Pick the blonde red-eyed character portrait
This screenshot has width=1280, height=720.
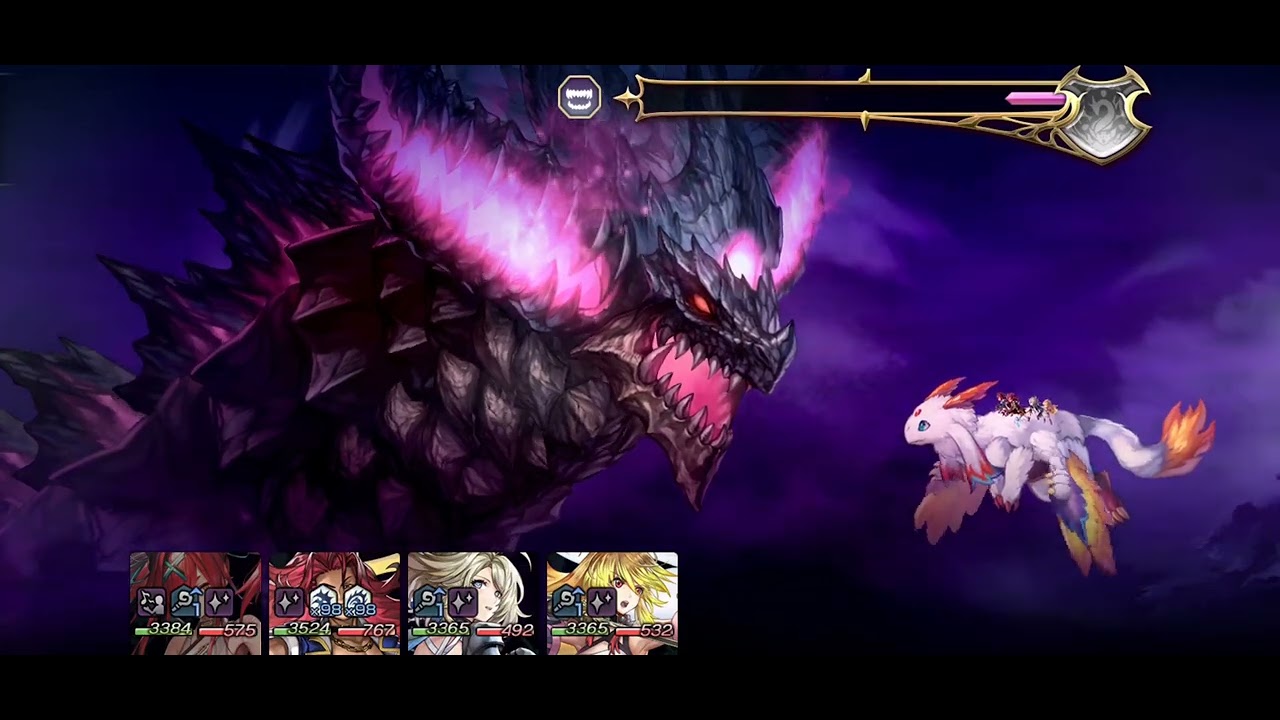[612, 603]
